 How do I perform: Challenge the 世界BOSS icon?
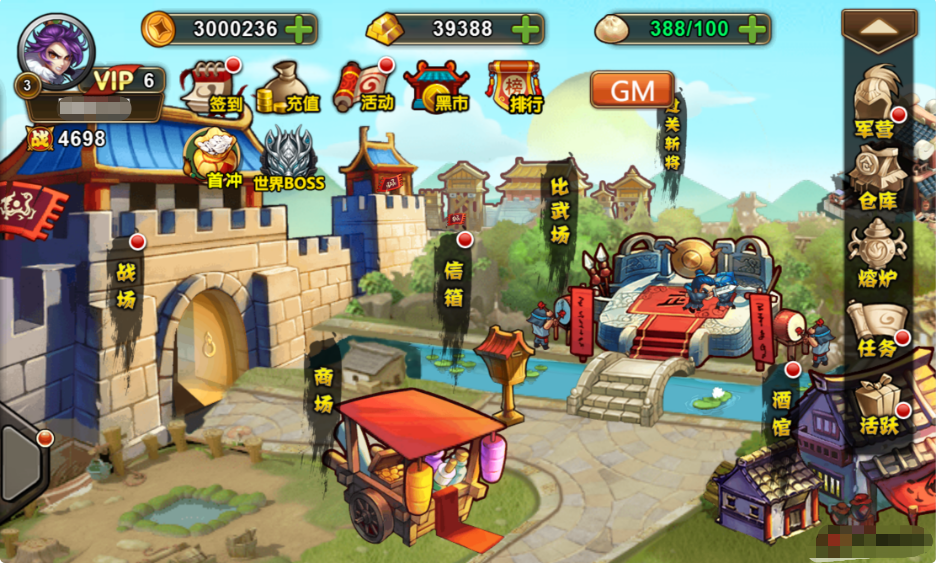pos(289,160)
